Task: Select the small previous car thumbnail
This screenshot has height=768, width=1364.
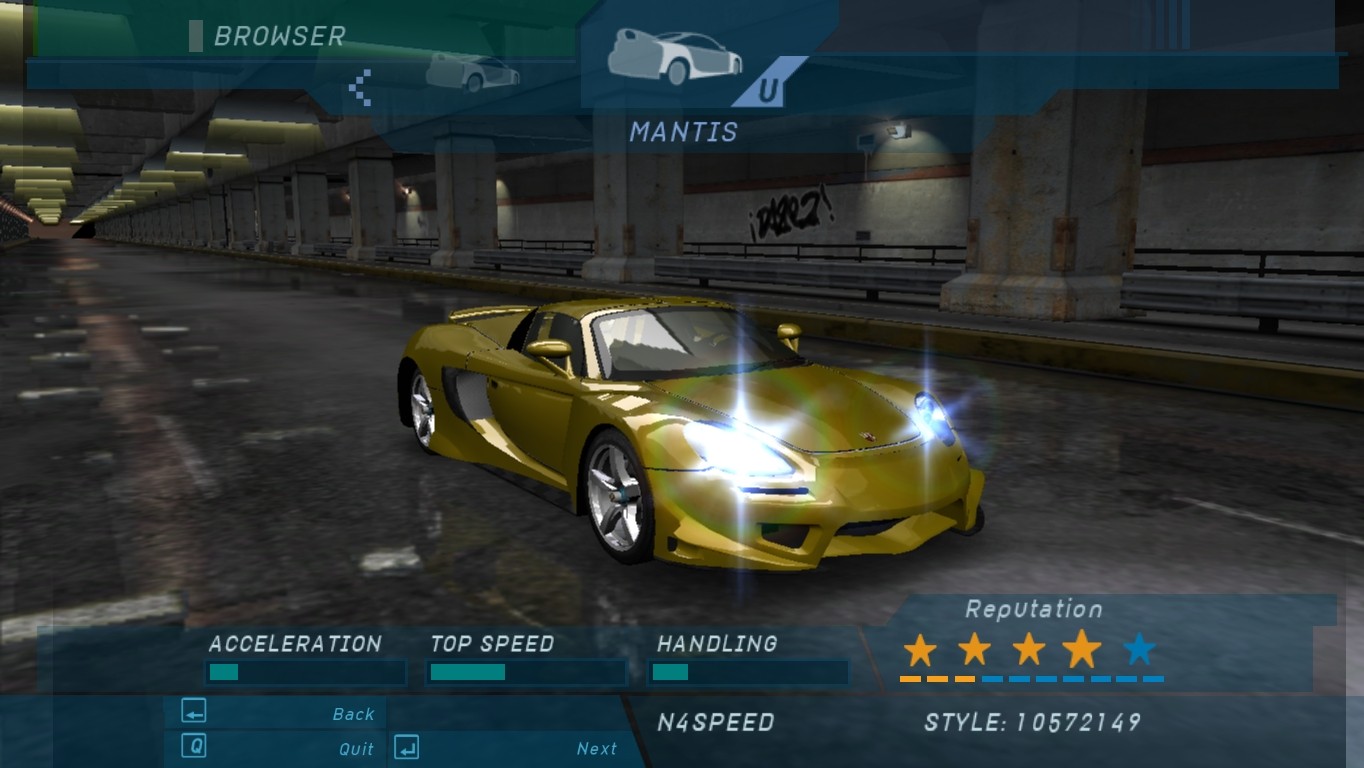Action: (472, 72)
